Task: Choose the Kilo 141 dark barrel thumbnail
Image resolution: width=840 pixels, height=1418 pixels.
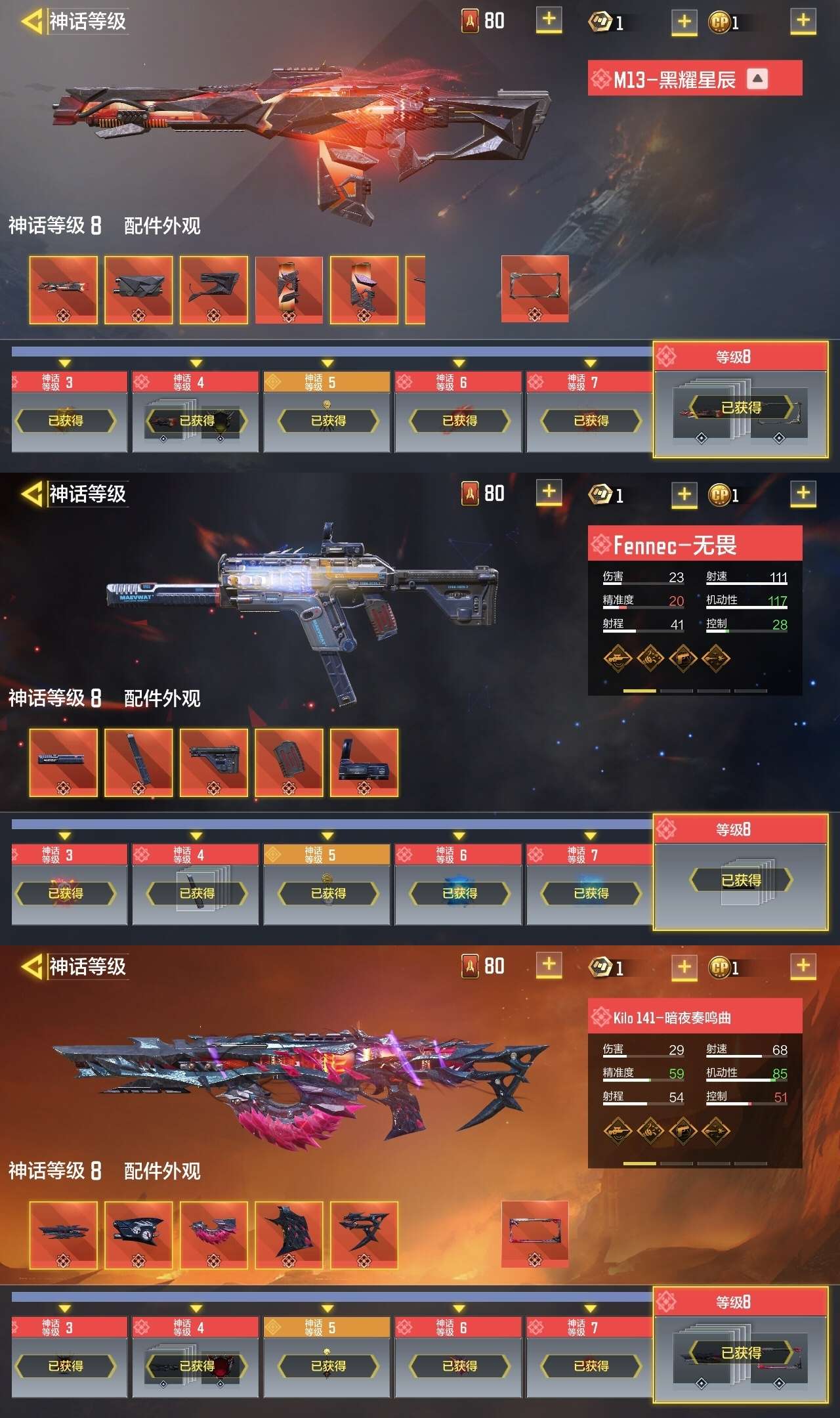Action: pyautogui.click(x=63, y=1235)
